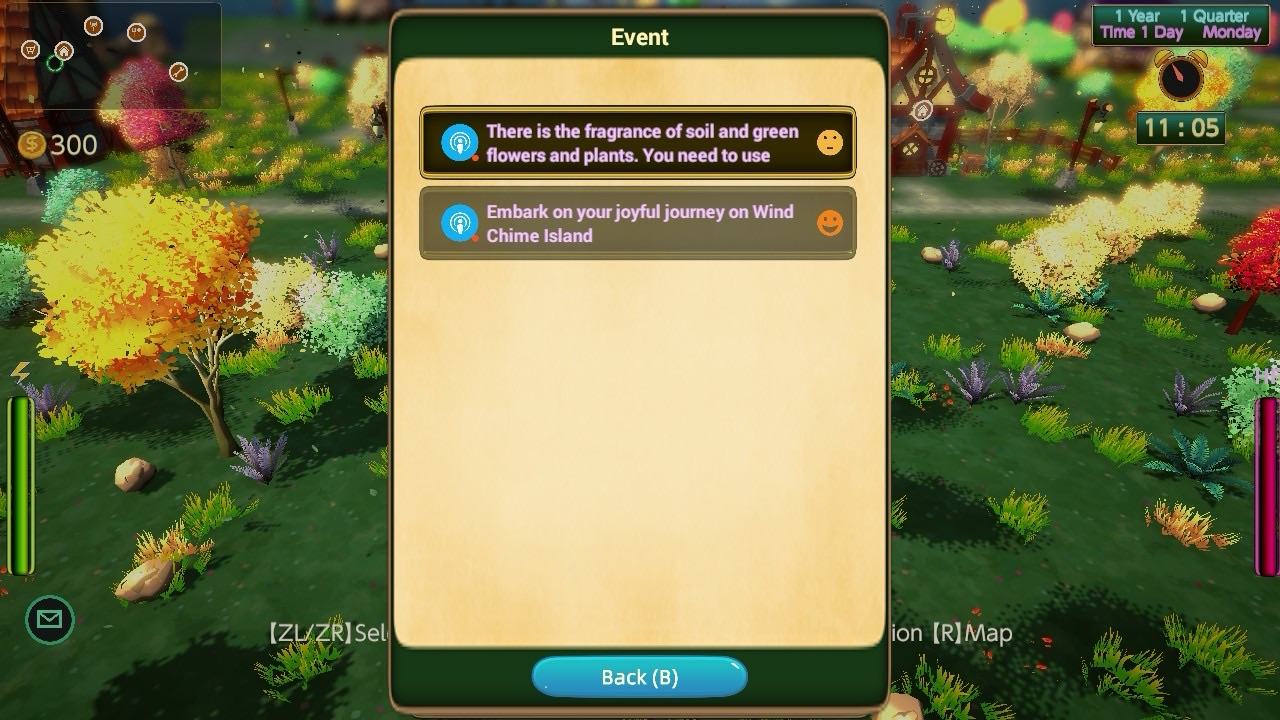Click the wrench icon on the minimap
Screen dimensions: 1280x720
click(x=178, y=71)
